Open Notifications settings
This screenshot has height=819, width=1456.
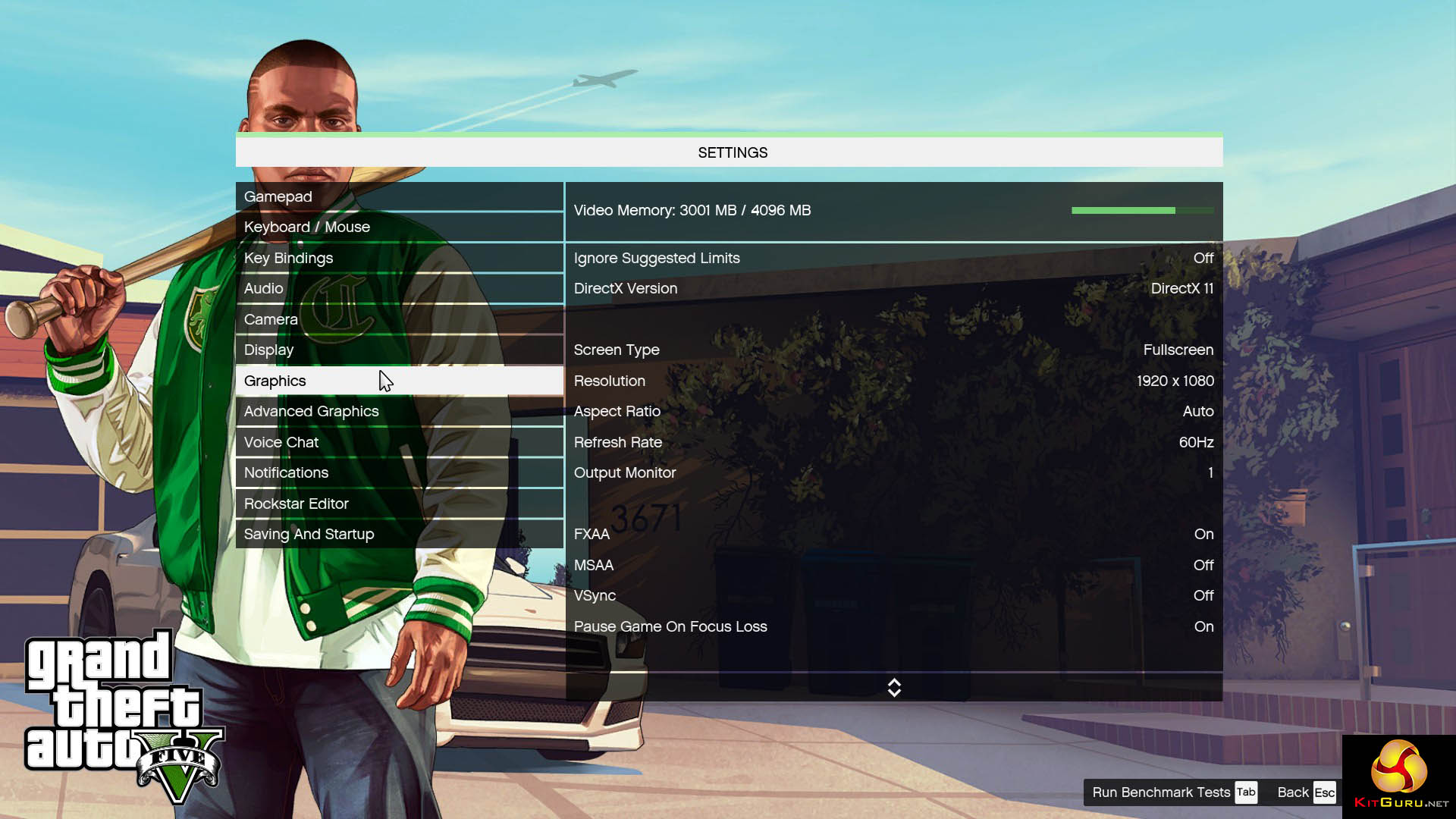[x=399, y=472]
